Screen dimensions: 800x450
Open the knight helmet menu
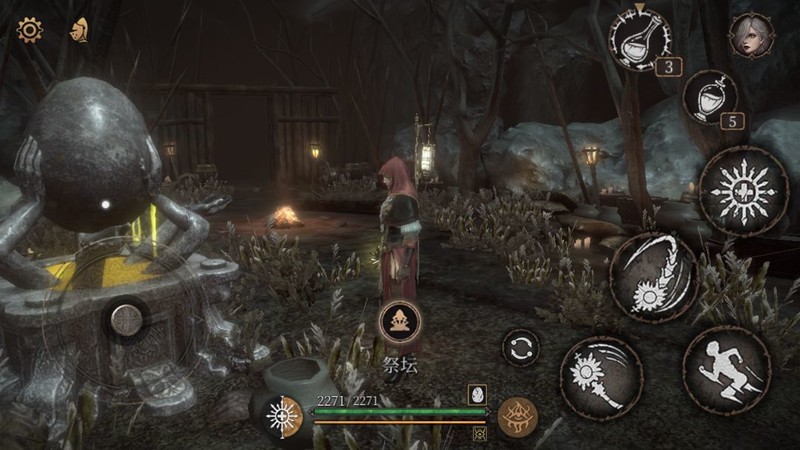point(78,30)
